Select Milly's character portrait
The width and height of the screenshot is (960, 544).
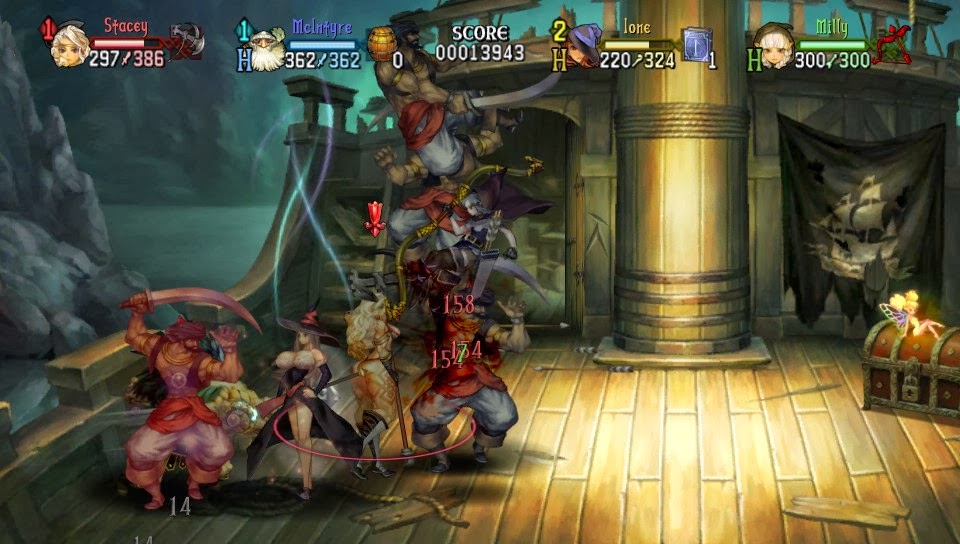775,46
